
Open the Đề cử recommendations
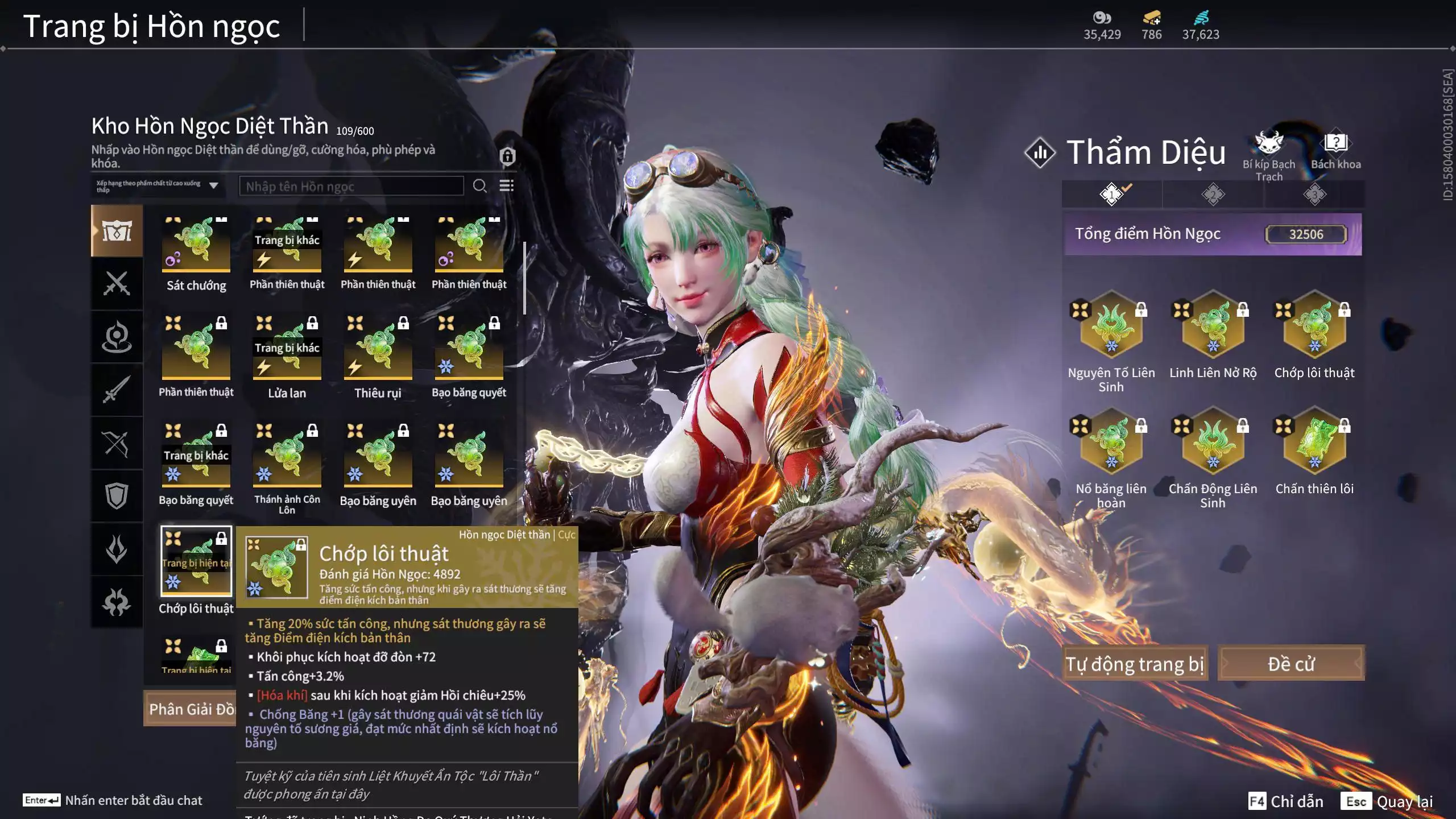(1290, 664)
